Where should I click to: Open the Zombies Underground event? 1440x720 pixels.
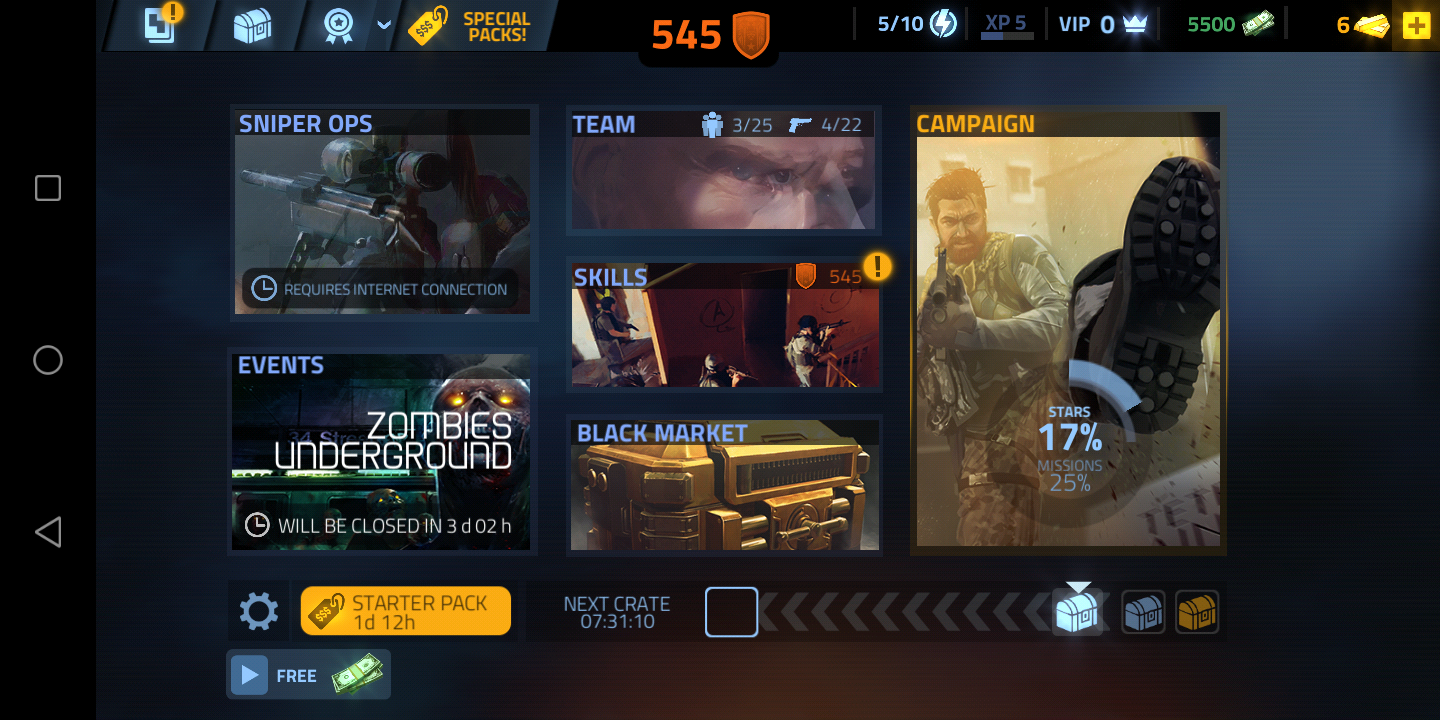(x=383, y=450)
